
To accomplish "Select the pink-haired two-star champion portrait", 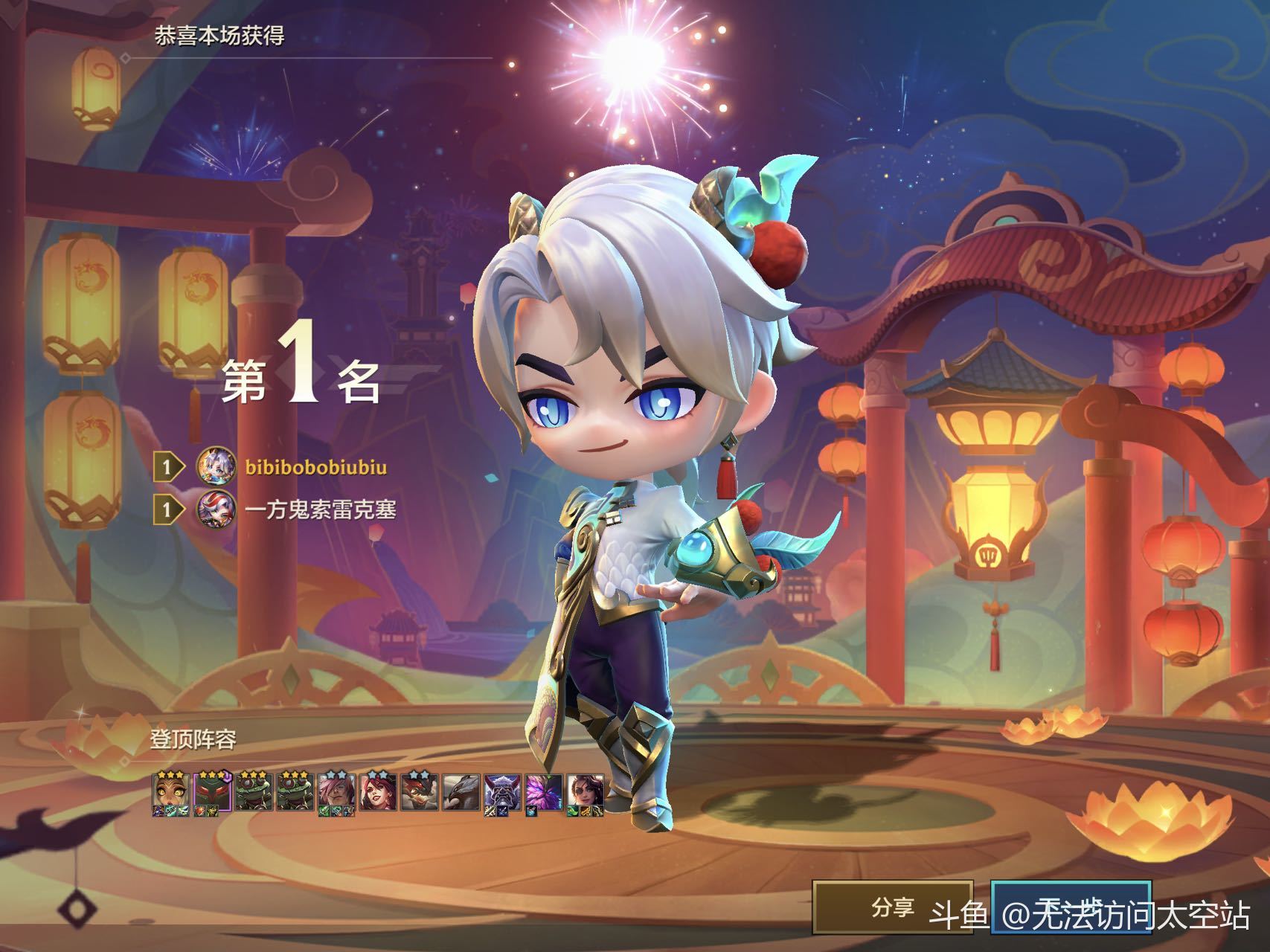I will [336, 792].
